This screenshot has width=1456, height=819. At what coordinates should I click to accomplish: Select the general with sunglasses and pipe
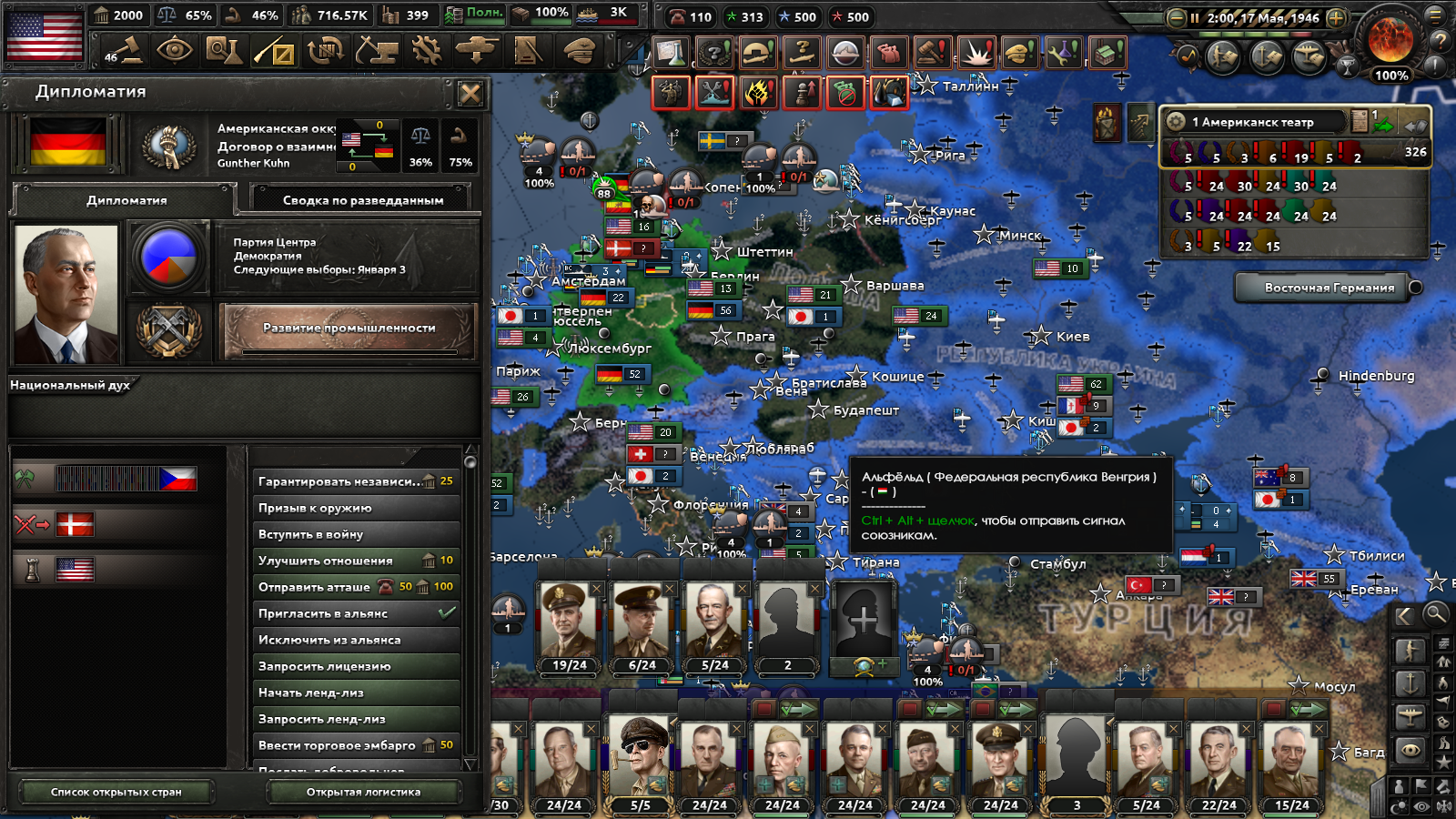641,757
